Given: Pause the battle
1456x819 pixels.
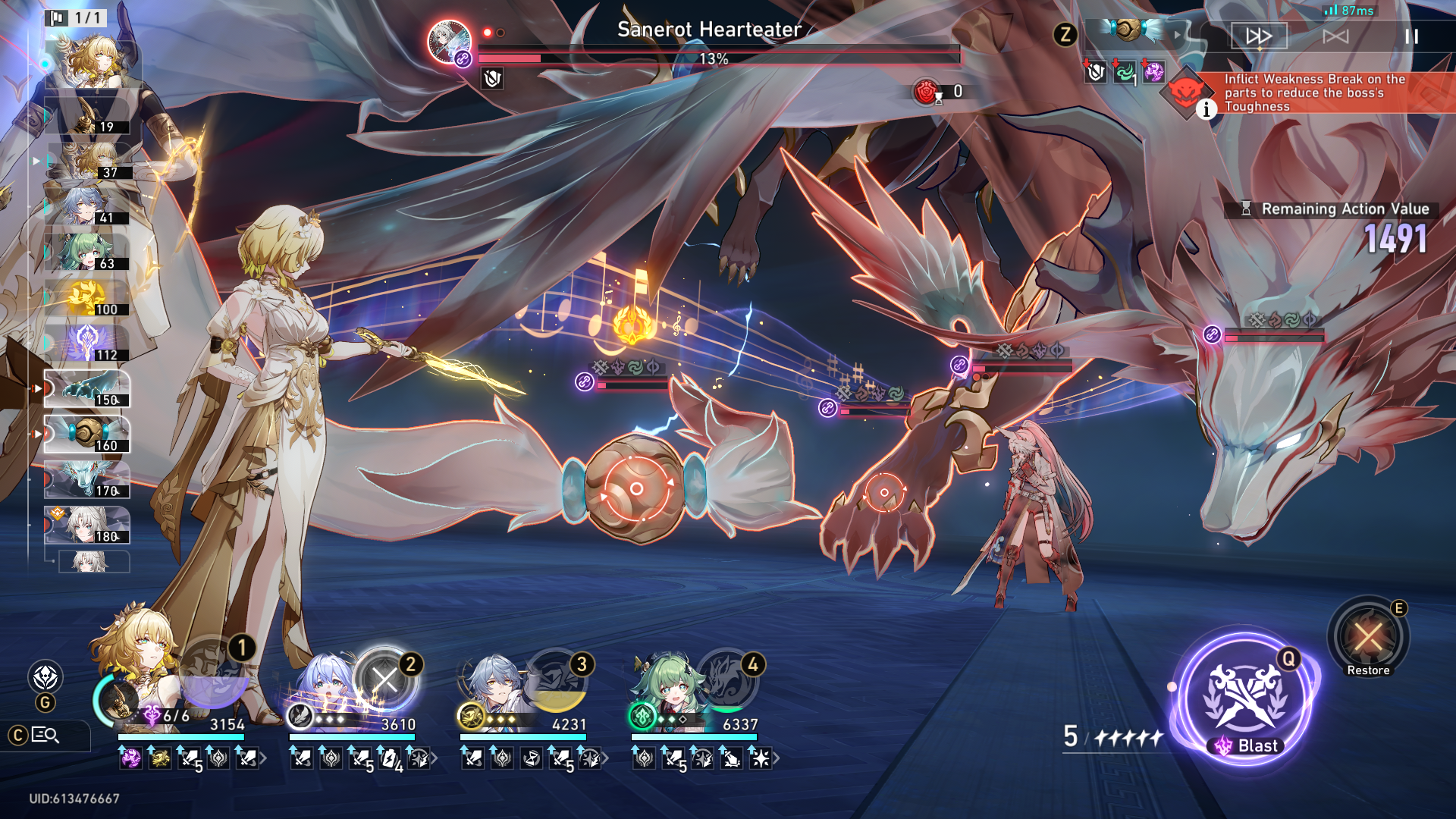Looking at the screenshot, I should tap(1411, 36).
